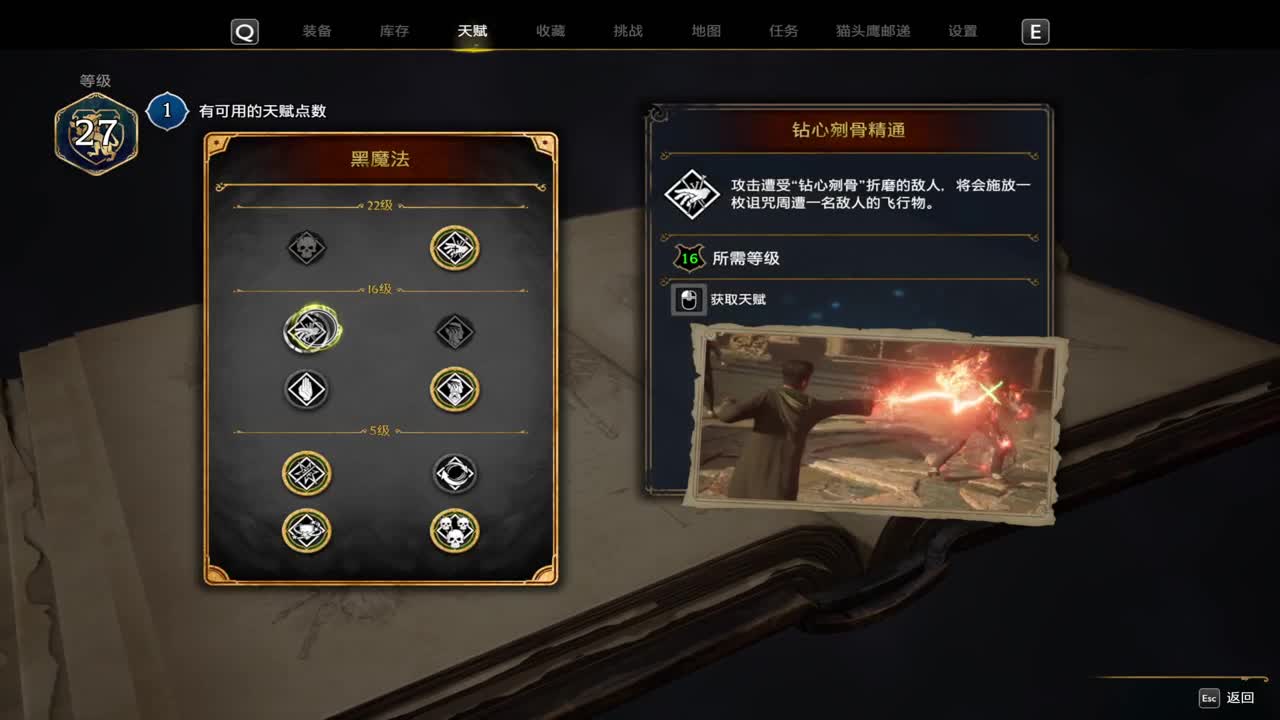
Task: Click the crossed-wands talent icon above it
Action: coord(307,473)
